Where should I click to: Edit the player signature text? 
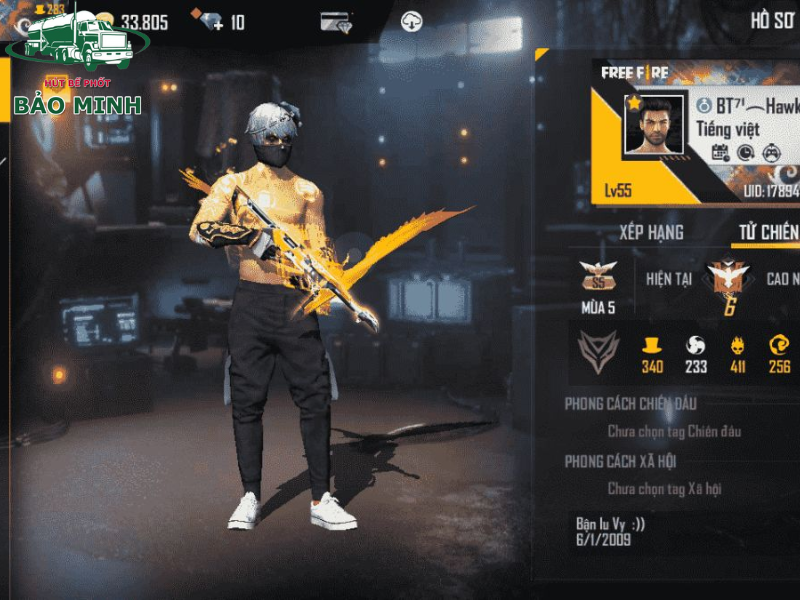612,531
